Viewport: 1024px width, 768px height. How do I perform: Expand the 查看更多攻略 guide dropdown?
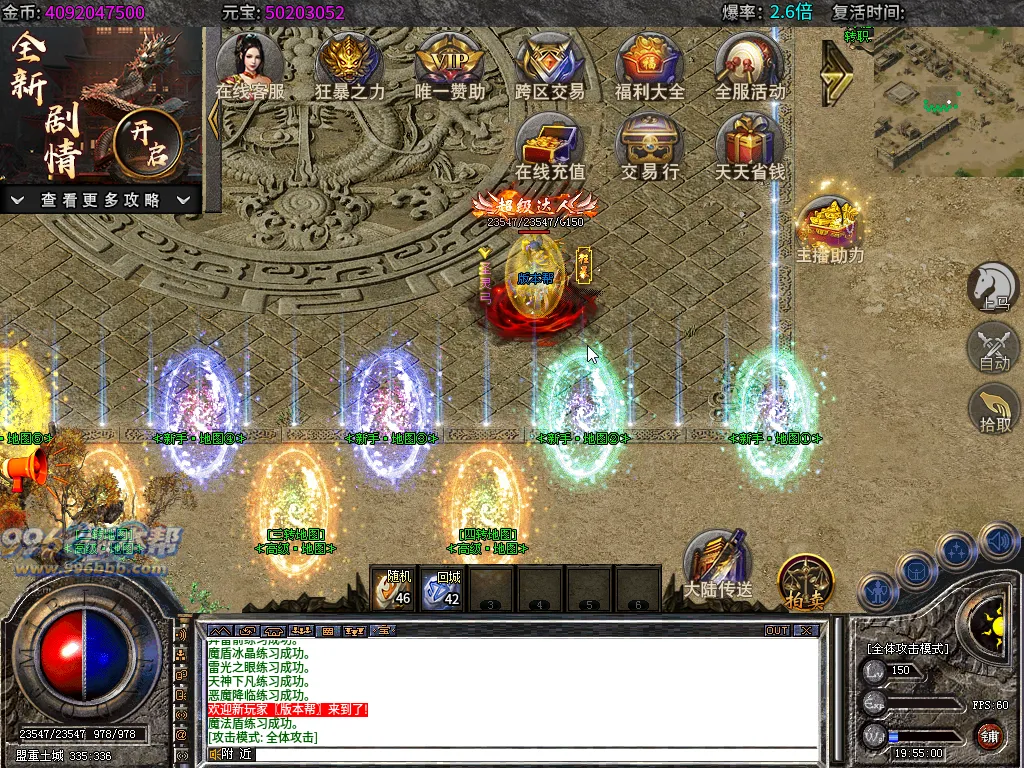101,200
